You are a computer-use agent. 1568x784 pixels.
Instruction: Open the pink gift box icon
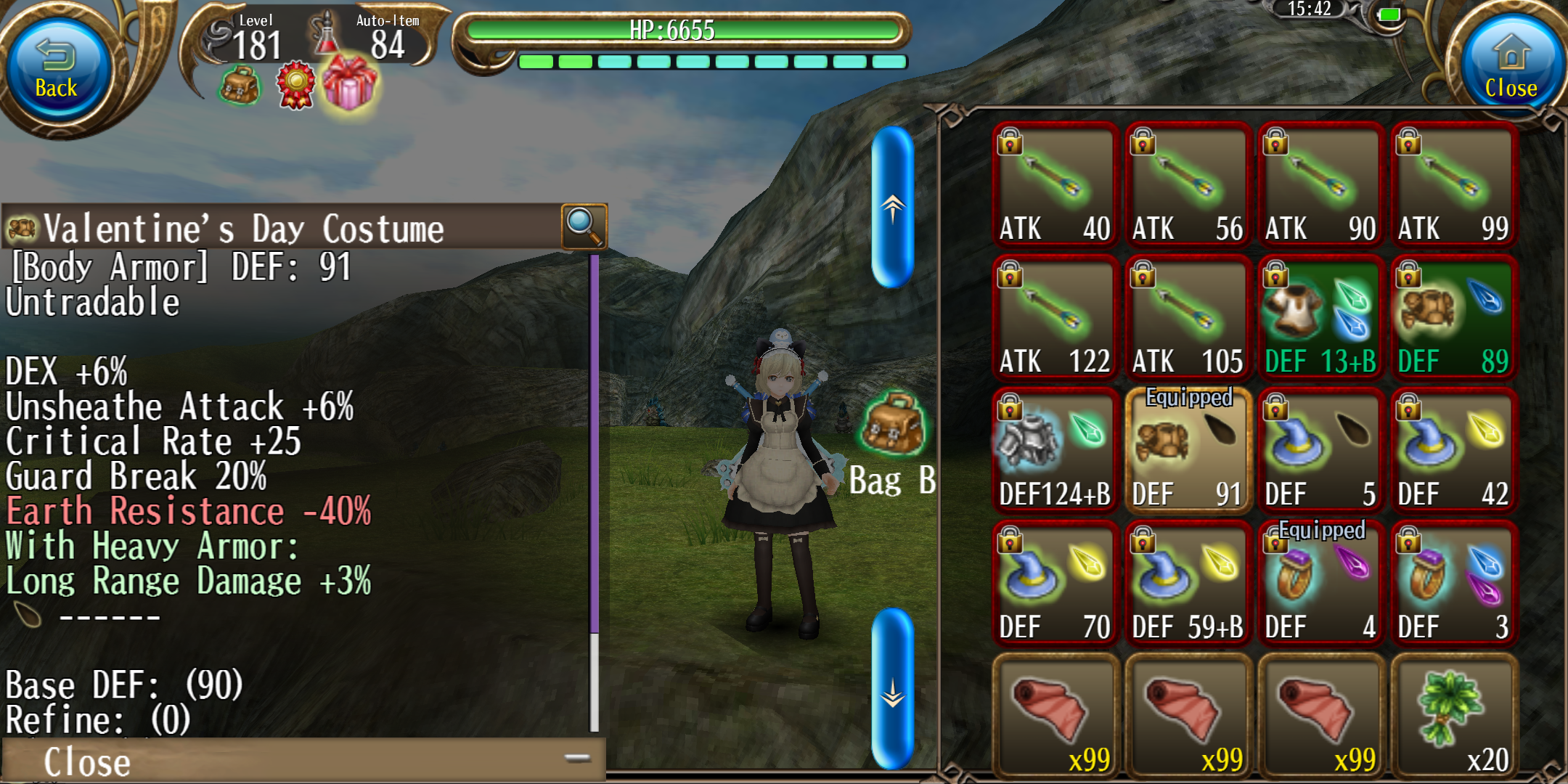coord(350,83)
